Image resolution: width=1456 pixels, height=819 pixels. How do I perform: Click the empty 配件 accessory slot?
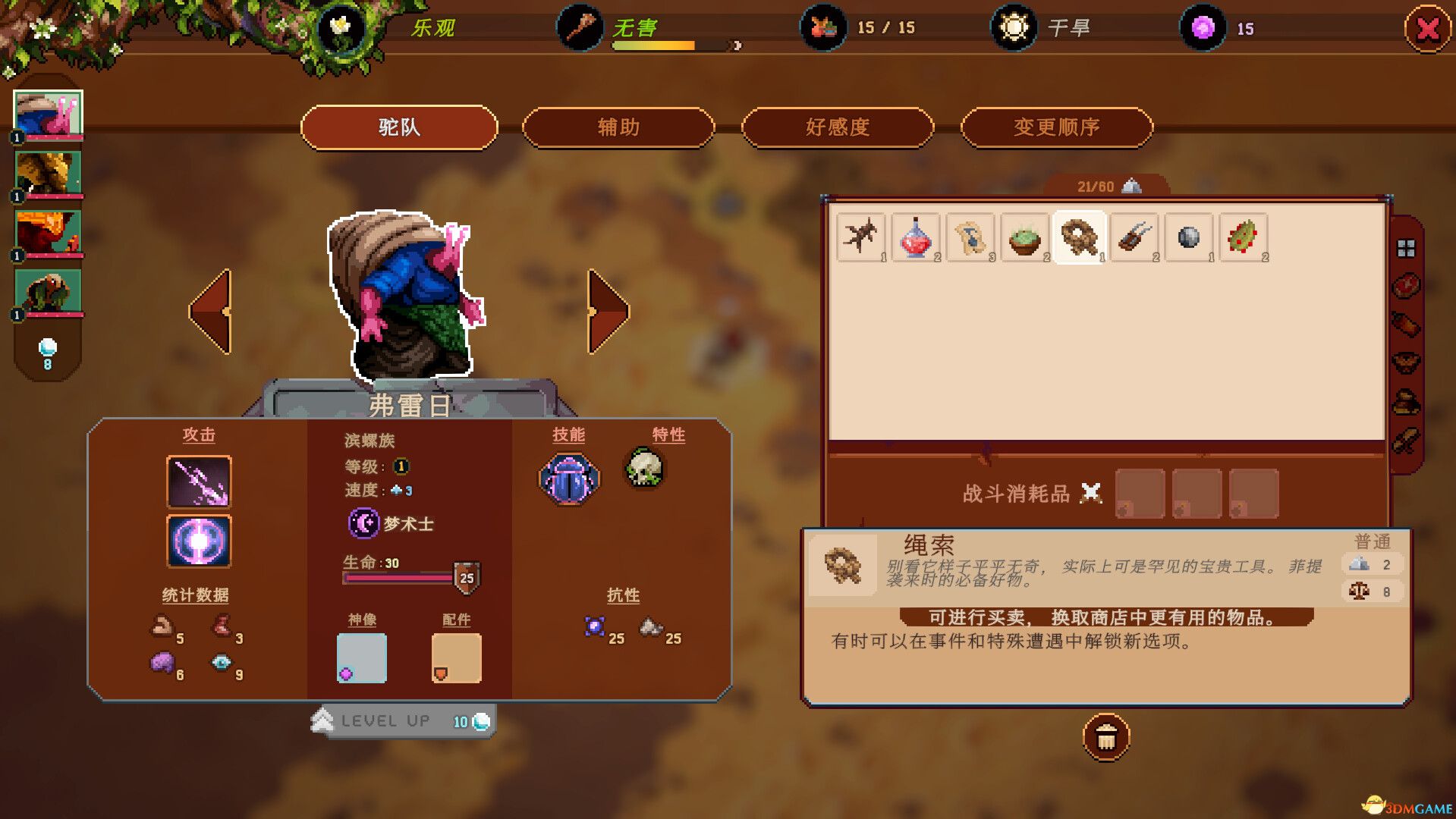click(456, 657)
